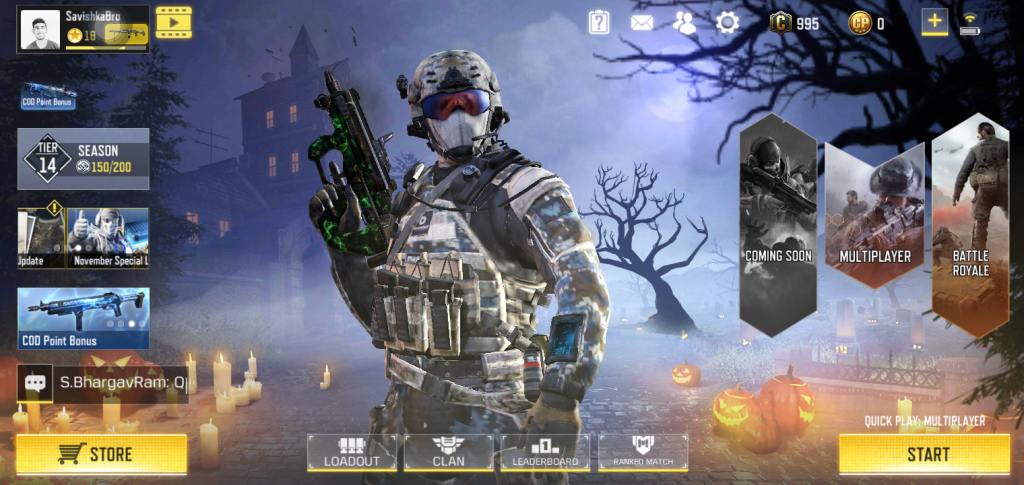1024x485 pixels.
Task: Open the Season Tier 14 battle pass
Action: pos(84,159)
